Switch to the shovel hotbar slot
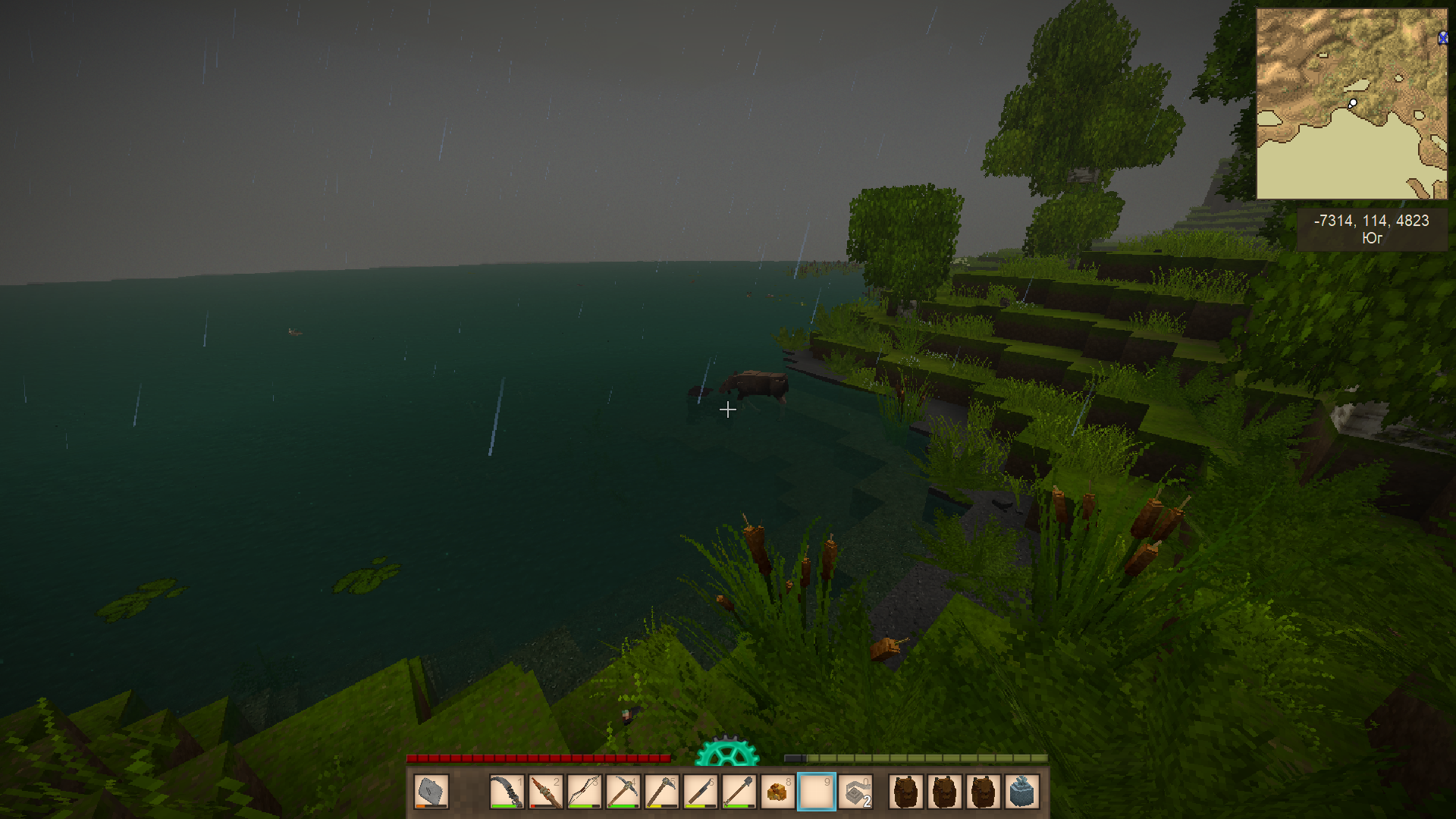Screen dimensions: 1456x819 click(x=739, y=792)
